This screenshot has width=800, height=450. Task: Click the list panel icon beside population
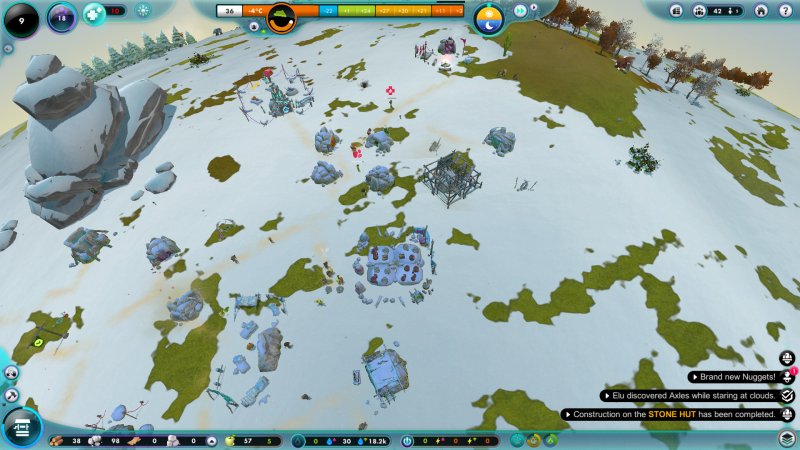(x=677, y=11)
